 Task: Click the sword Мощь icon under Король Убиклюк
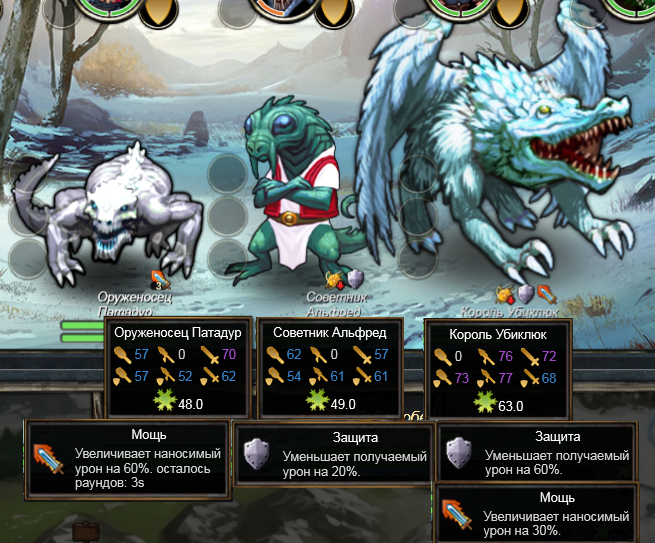545,294
